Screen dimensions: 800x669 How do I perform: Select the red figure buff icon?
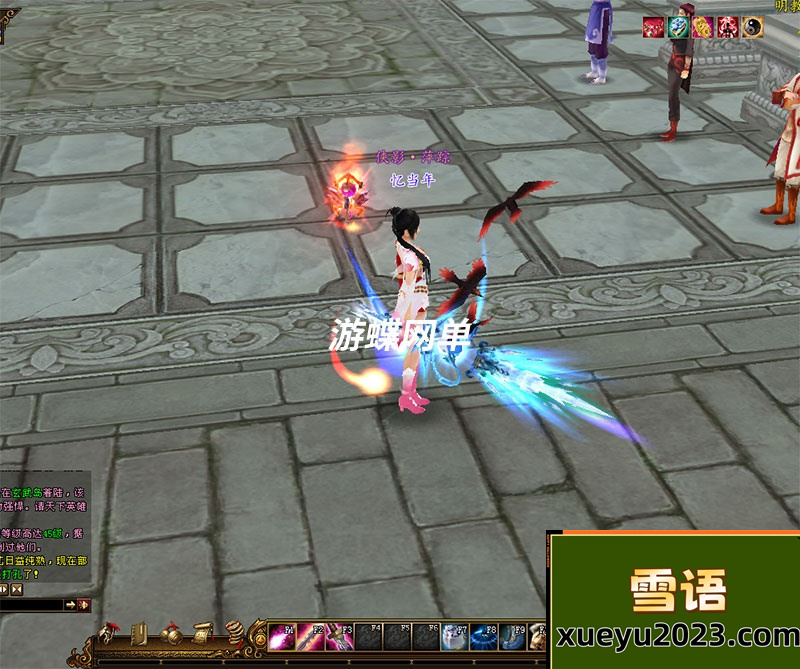pyautogui.click(x=727, y=27)
